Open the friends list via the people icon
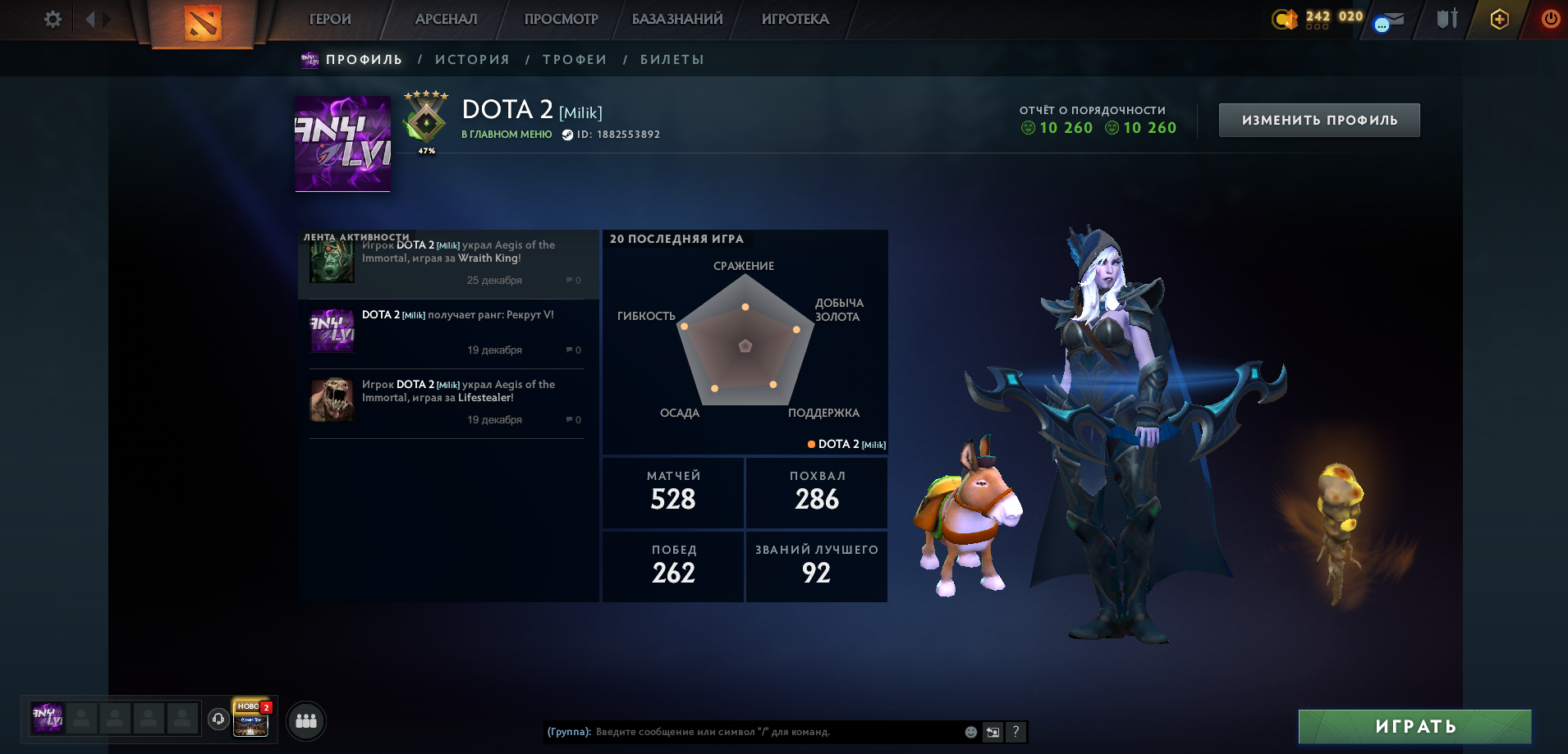 pyautogui.click(x=305, y=720)
